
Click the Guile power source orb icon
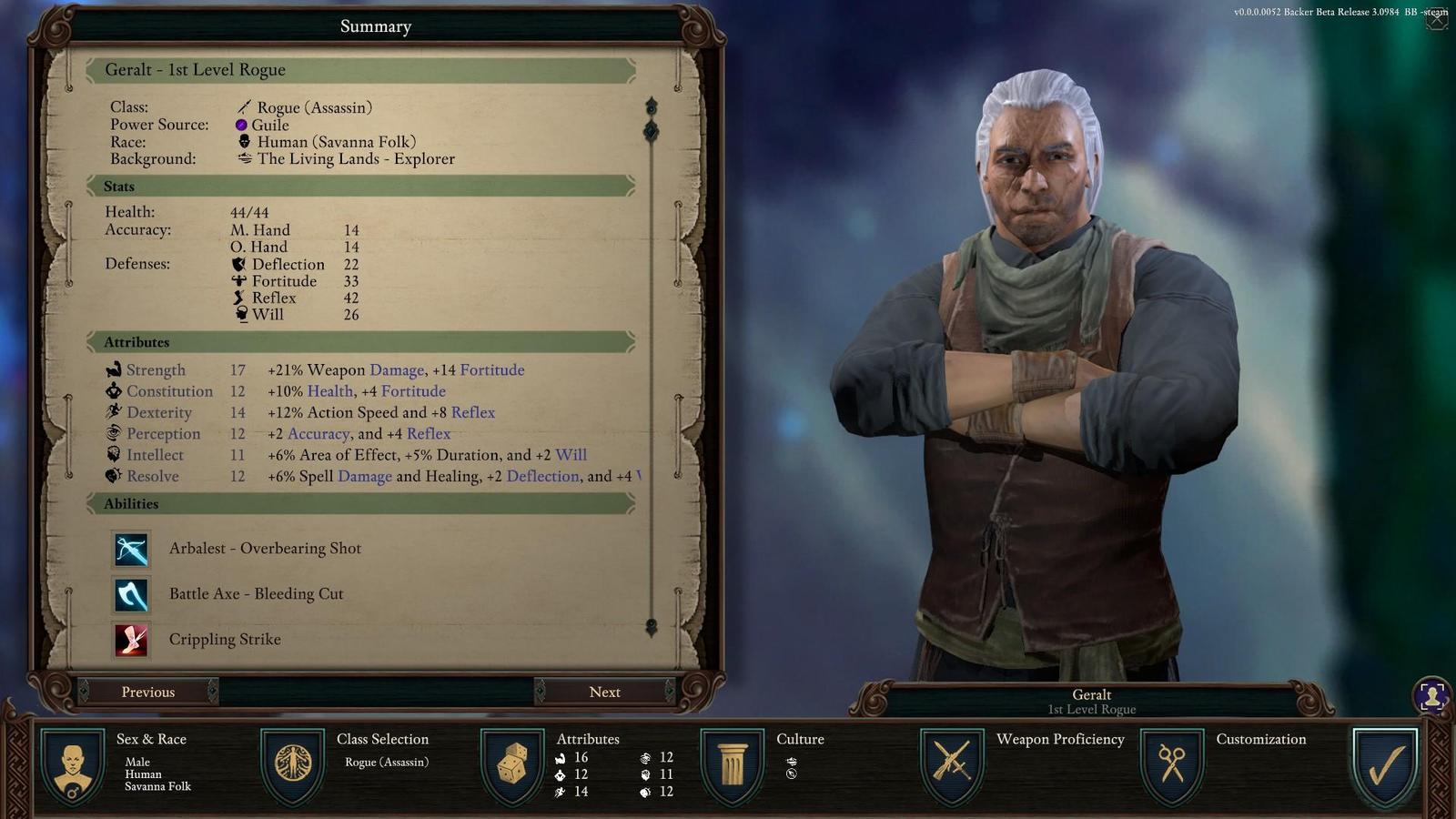(242, 124)
